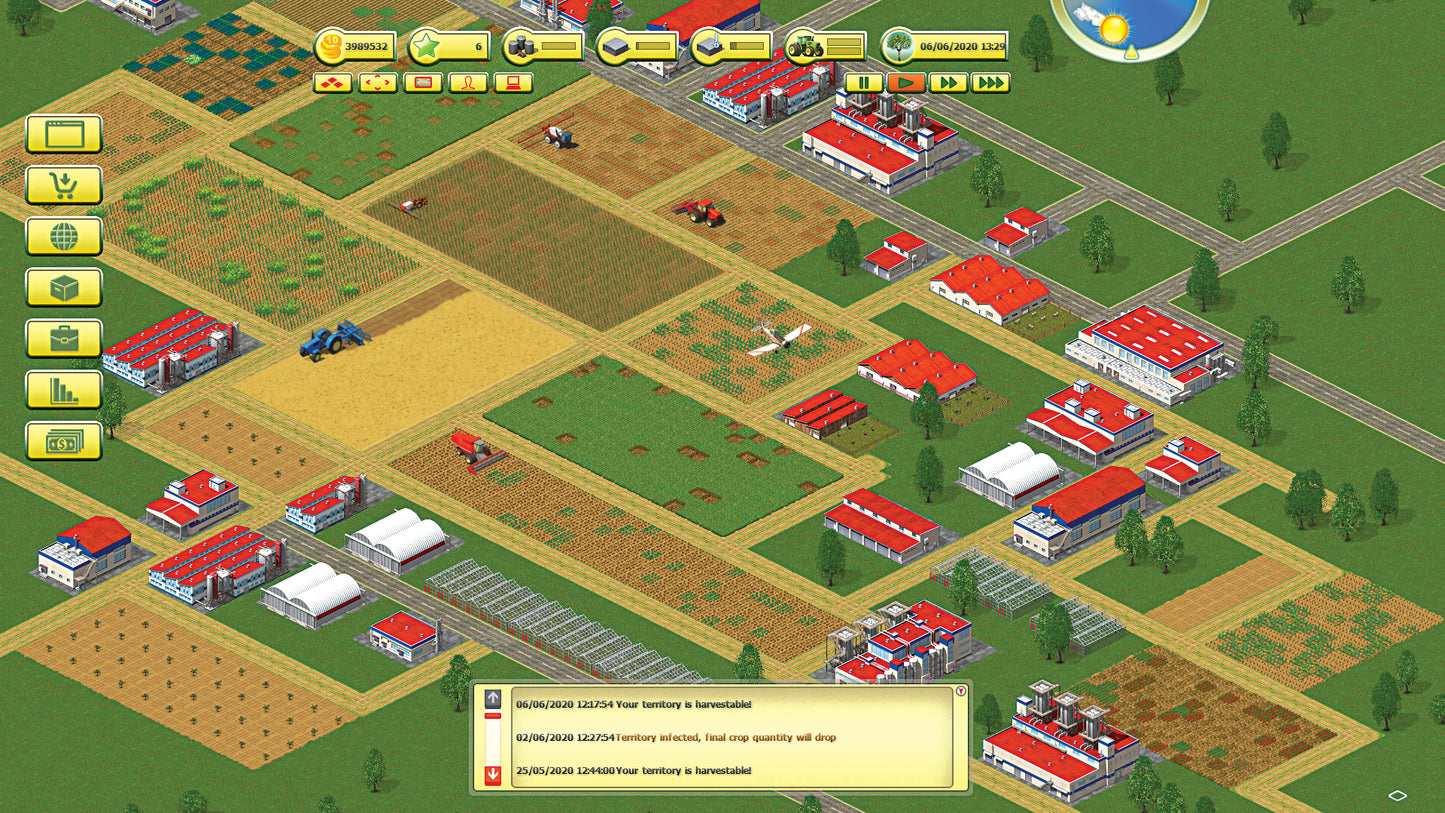The width and height of the screenshot is (1445, 813).
Task: Pause the game
Action: pos(864,83)
